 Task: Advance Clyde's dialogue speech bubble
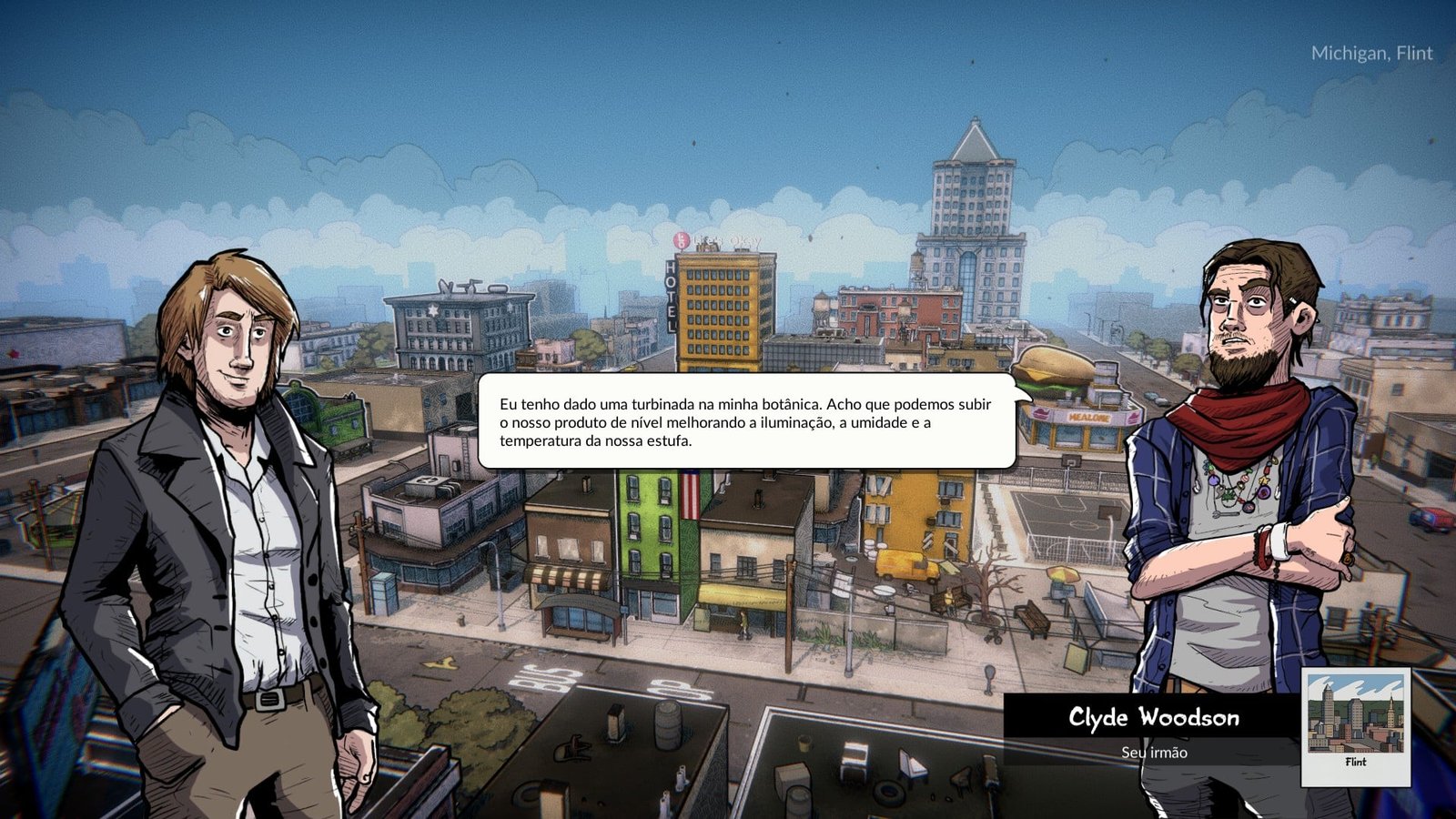[x=746, y=421]
